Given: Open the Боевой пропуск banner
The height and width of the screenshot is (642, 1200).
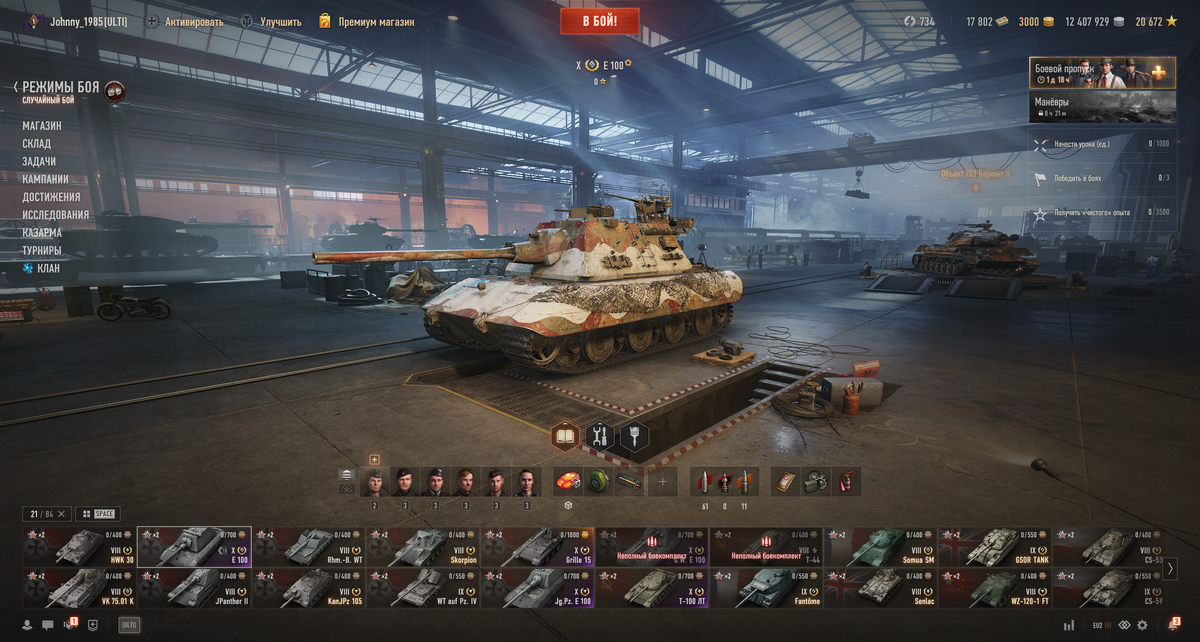Looking at the screenshot, I should coord(1102,73).
